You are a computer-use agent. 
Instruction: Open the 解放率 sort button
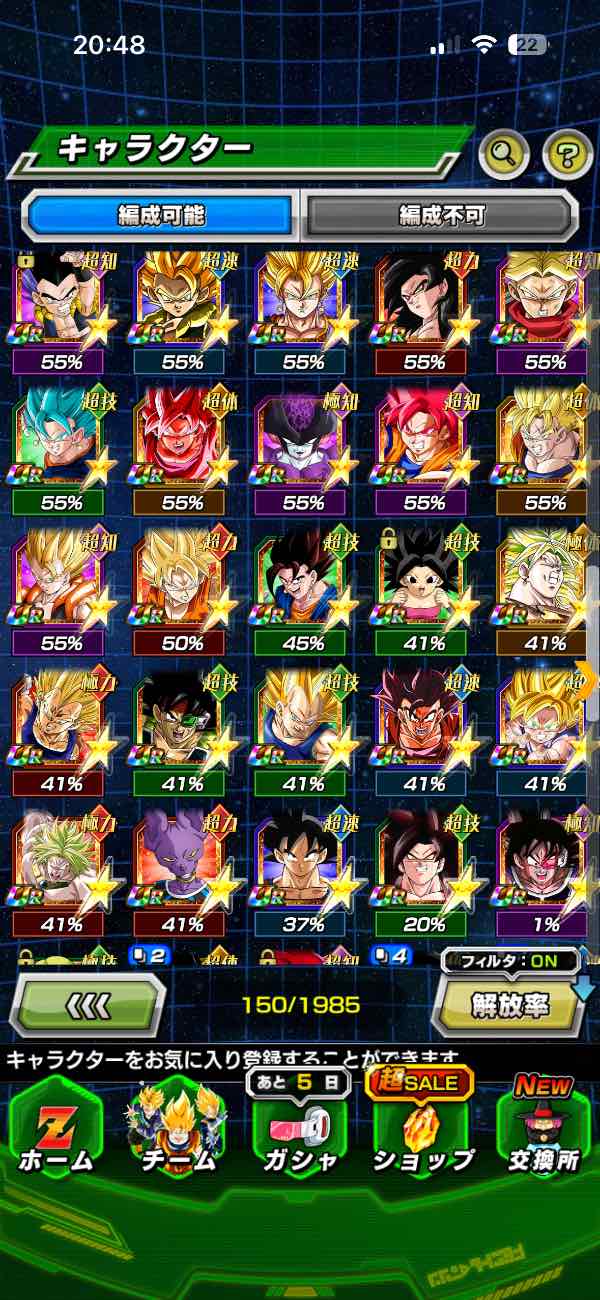[510, 1004]
